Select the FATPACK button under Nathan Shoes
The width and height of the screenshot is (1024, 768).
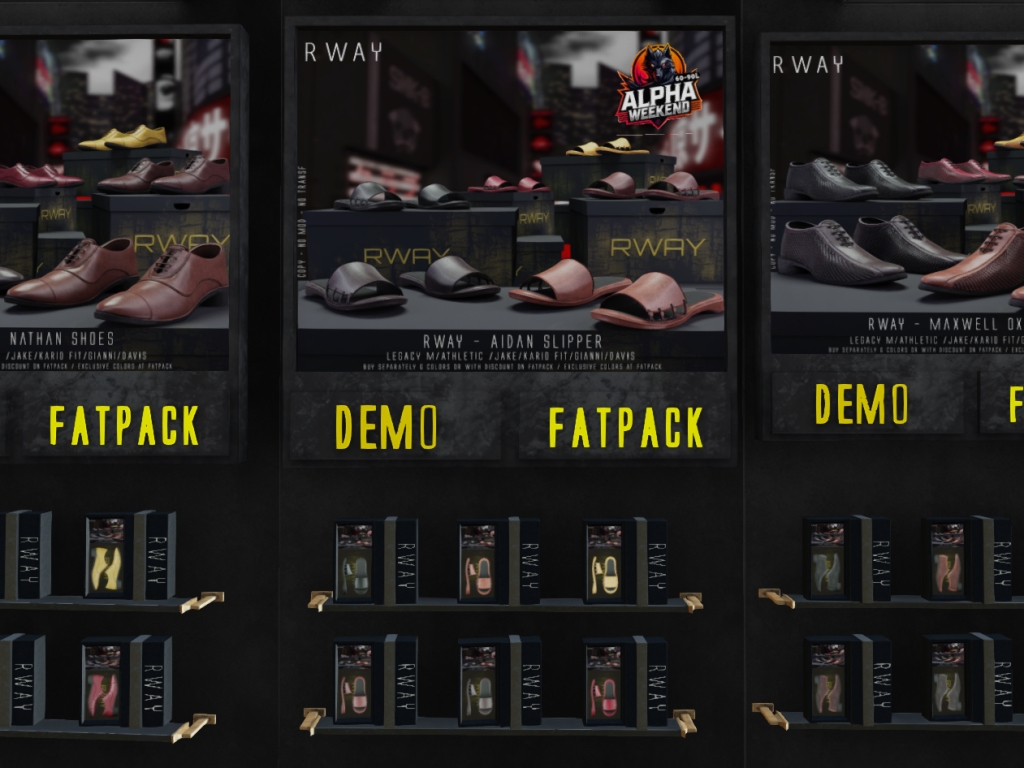pos(125,425)
